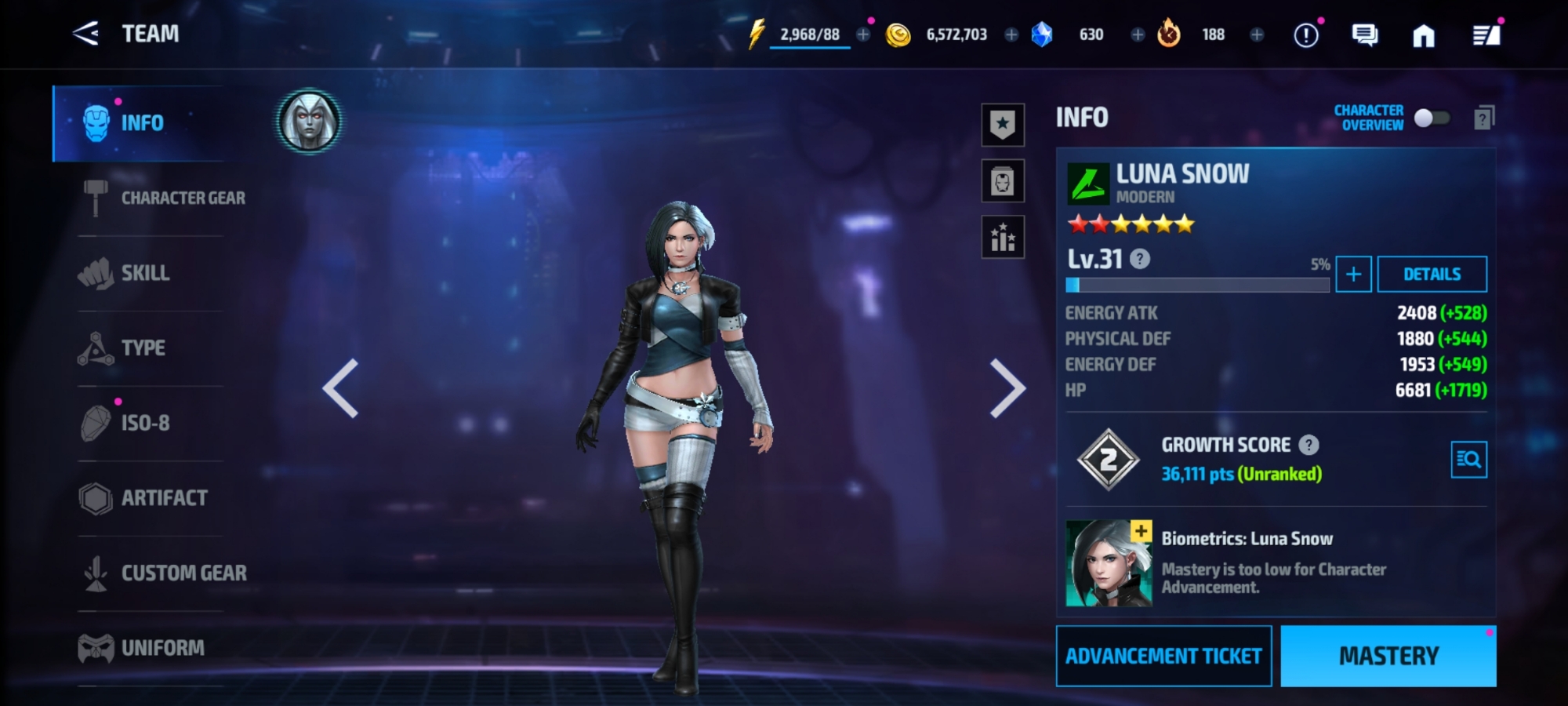Image resolution: width=1568 pixels, height=706 pixels.
Task: Open the stat Details panel
Action: pos(1432,274)
